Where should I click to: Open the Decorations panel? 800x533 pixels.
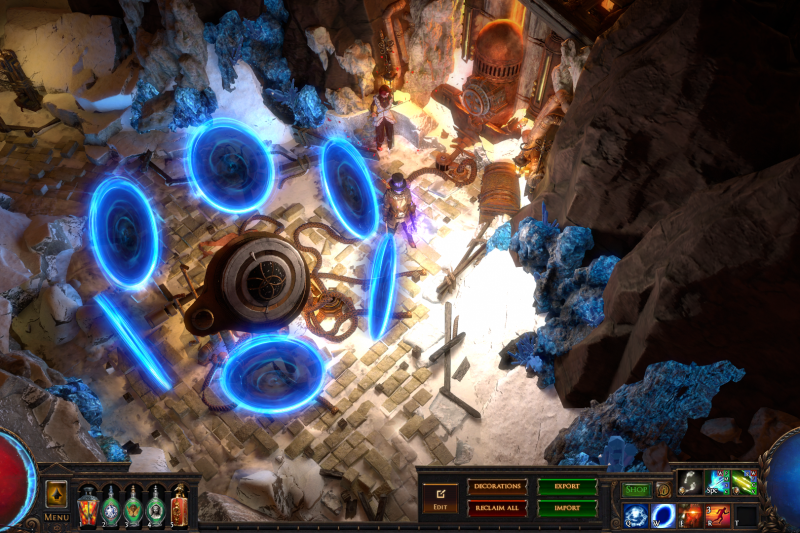click(x=497, y=487)
